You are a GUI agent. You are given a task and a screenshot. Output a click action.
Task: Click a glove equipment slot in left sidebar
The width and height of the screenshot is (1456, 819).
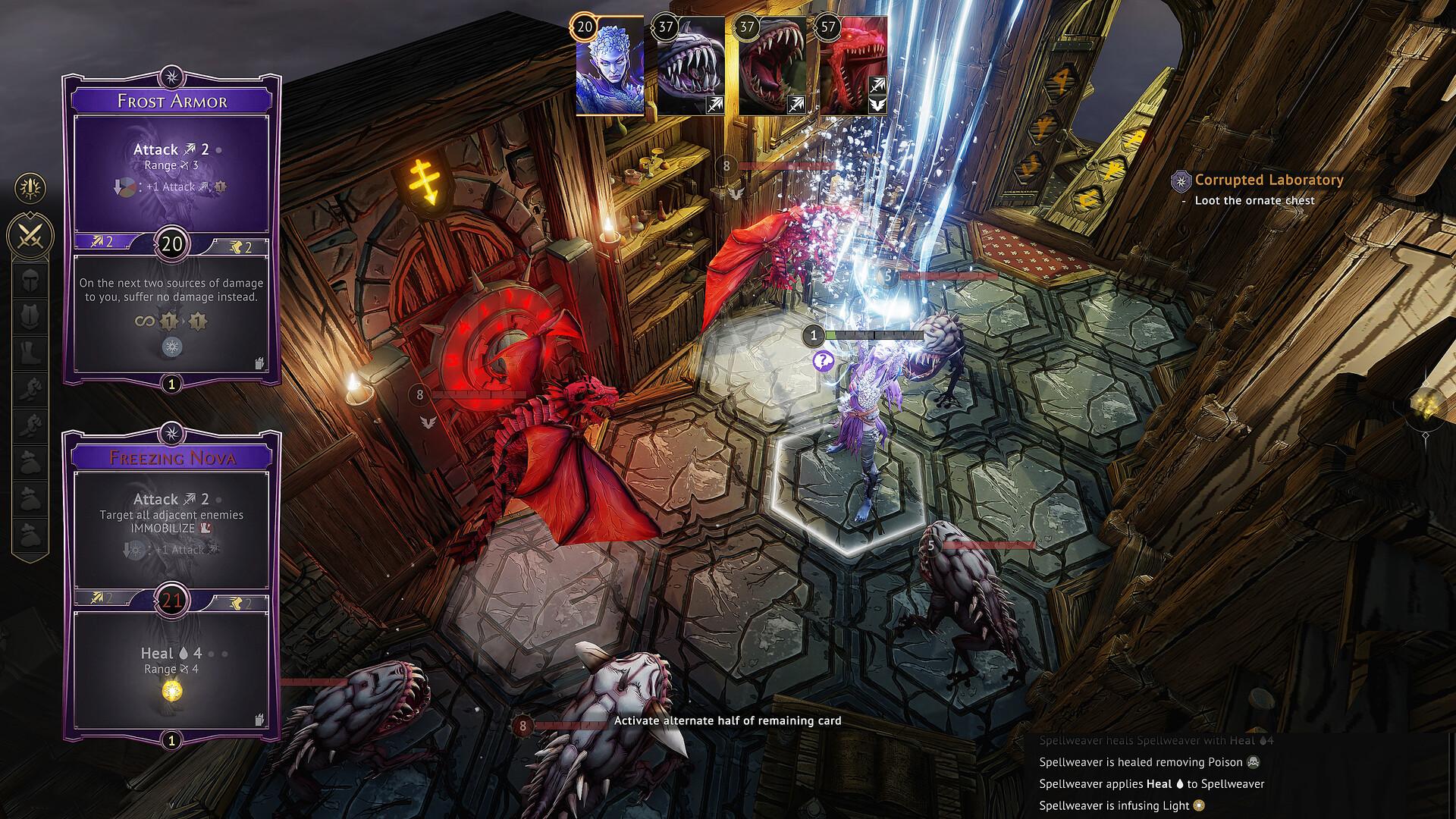[29, 388]
